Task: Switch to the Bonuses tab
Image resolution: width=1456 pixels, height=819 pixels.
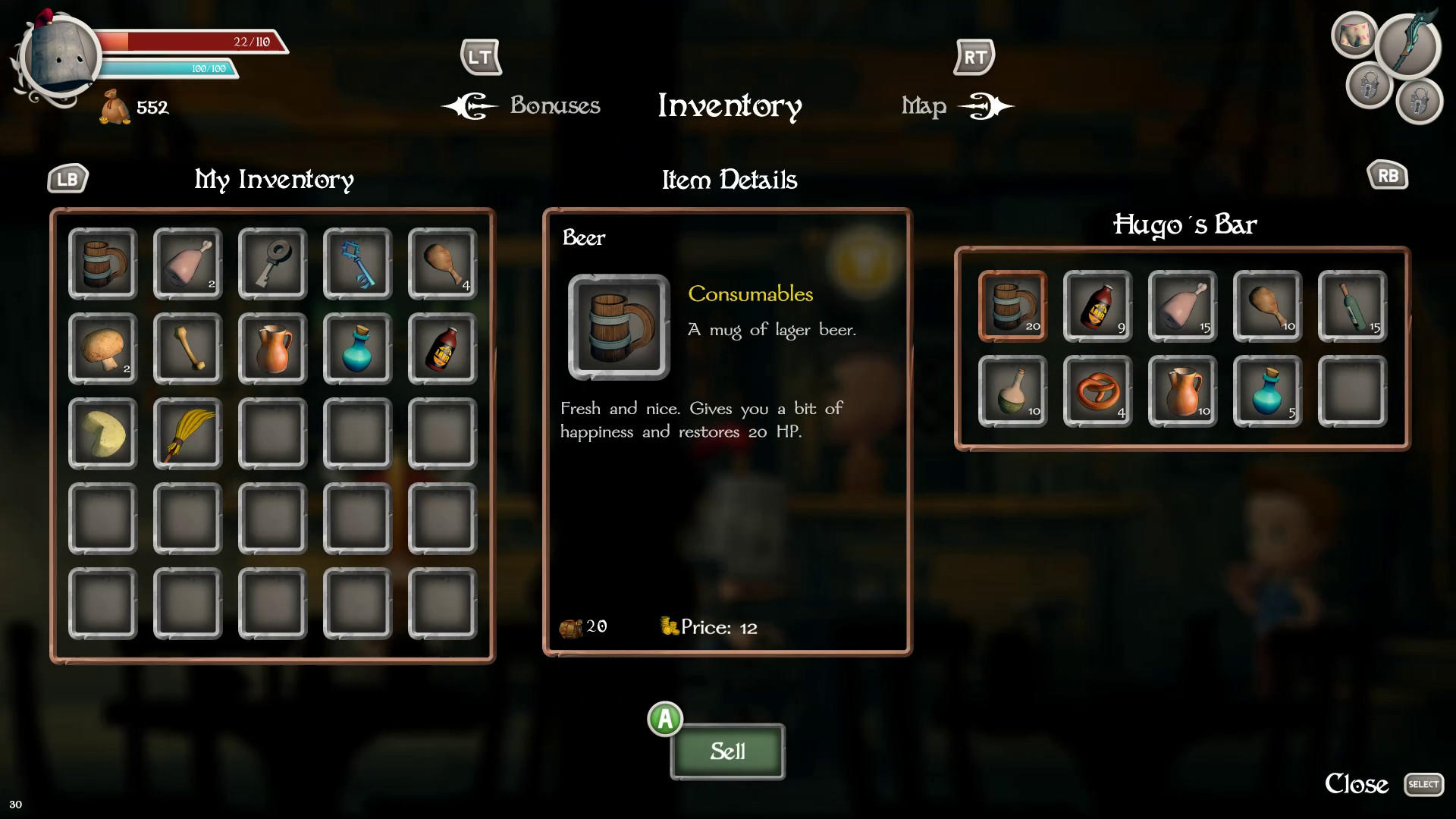Action: coord(554,106)
